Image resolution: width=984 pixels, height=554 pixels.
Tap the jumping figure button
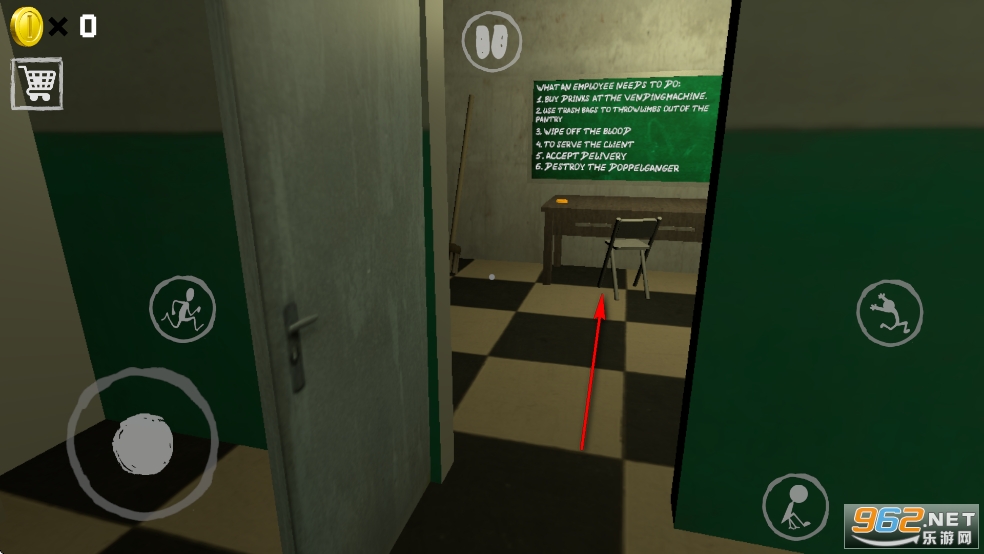889,313
